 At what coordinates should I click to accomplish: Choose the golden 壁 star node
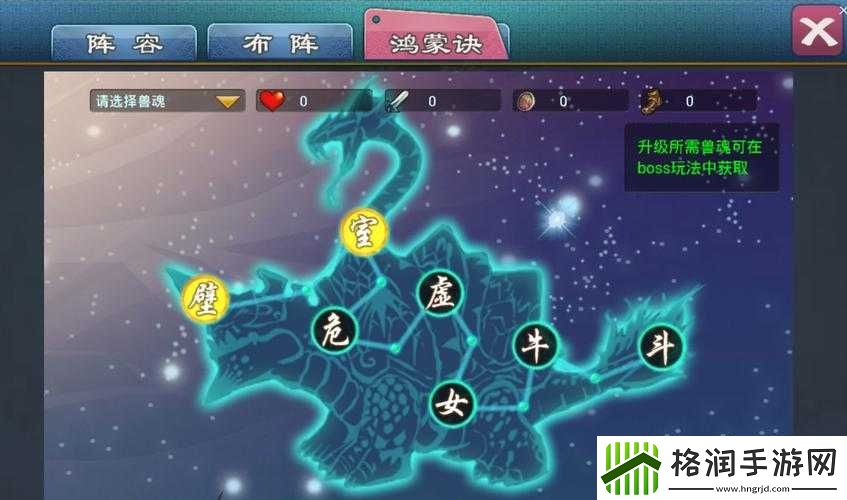[x=206, y=298]
